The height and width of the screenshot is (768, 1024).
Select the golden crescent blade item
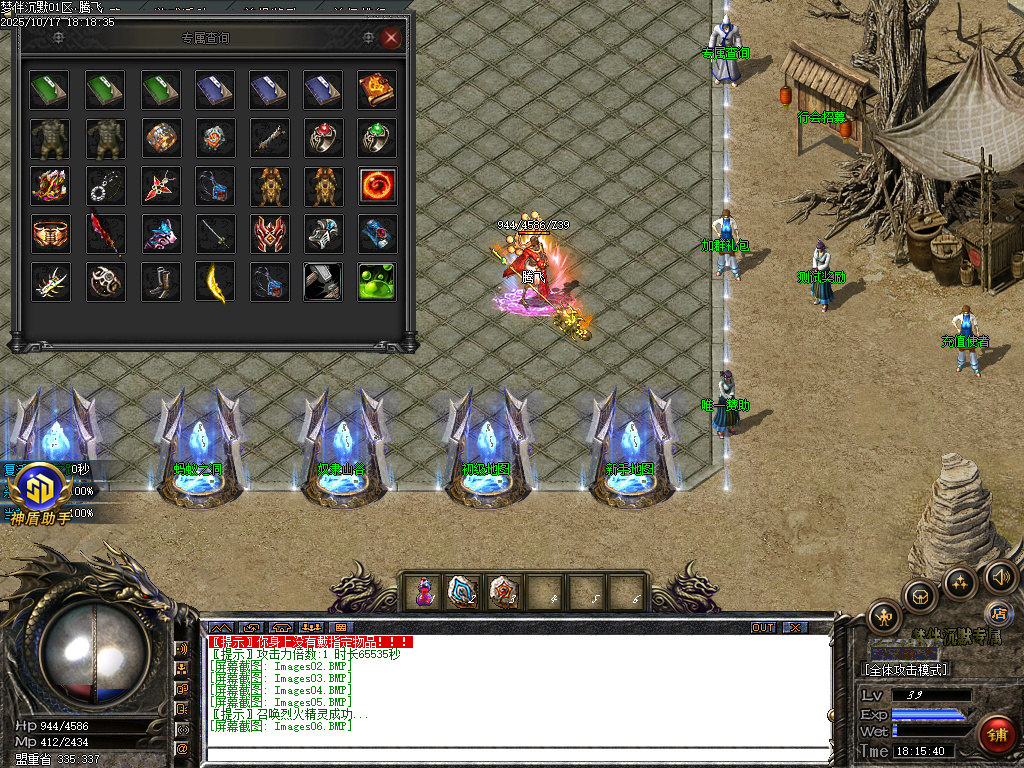(x=215, y=282)
